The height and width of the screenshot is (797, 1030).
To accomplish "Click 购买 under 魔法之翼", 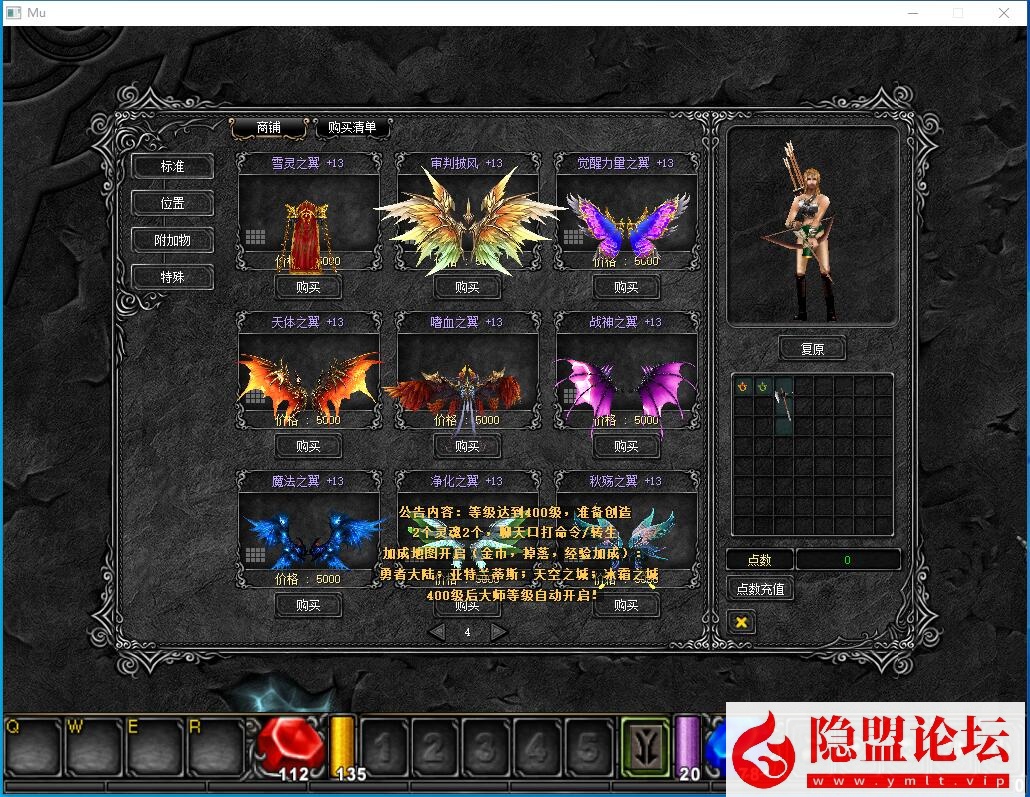I will (x=308, y=605).
